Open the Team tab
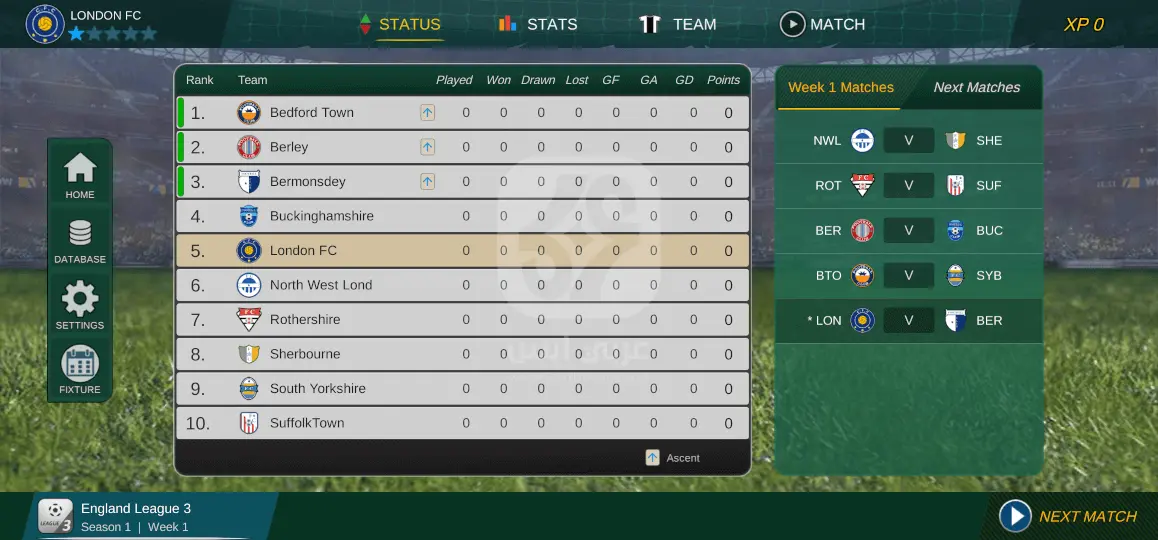The image size is (1158, 540). [678, 24]
